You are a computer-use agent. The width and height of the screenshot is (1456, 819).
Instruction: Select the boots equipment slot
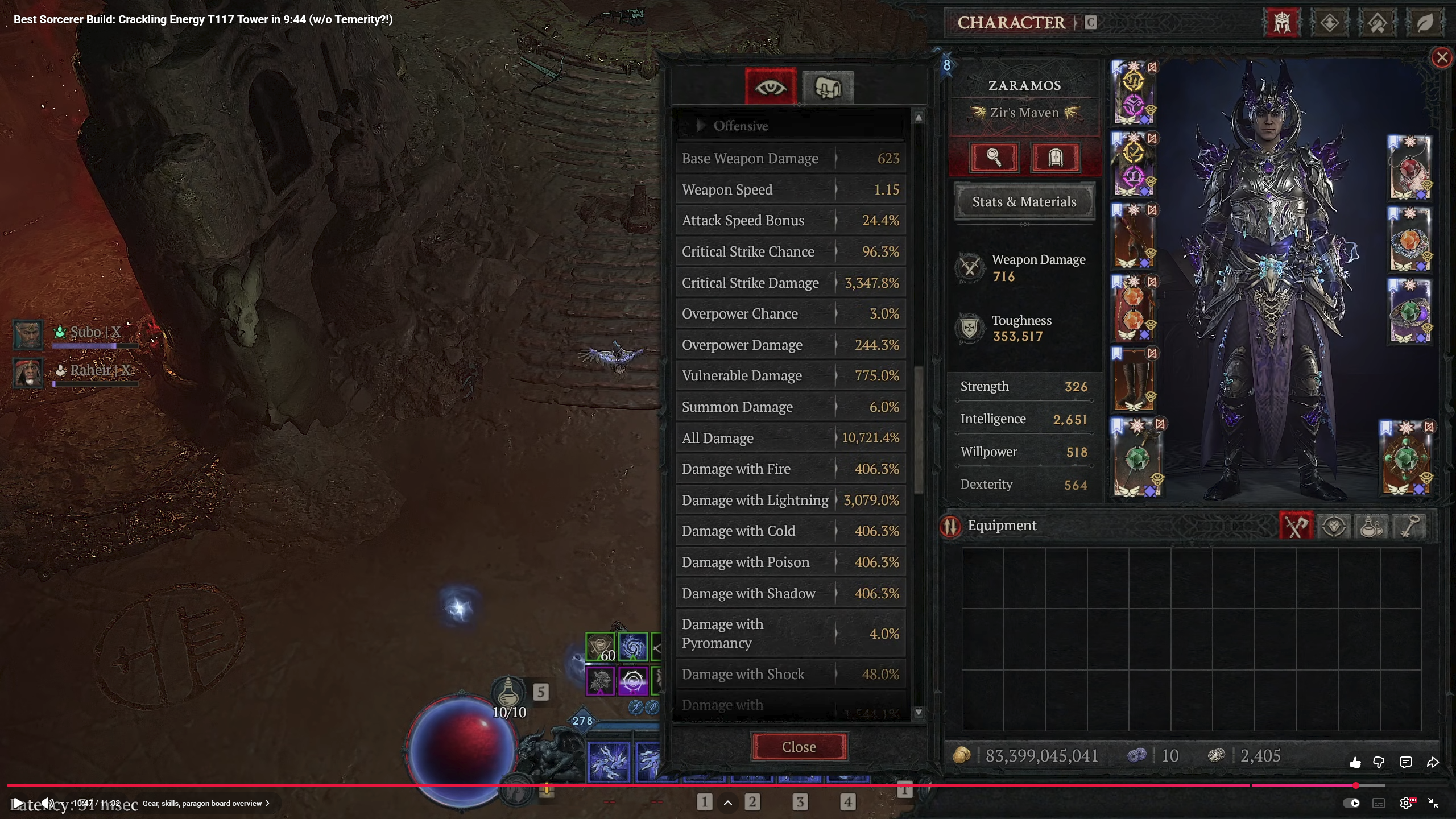point(1134,379)
